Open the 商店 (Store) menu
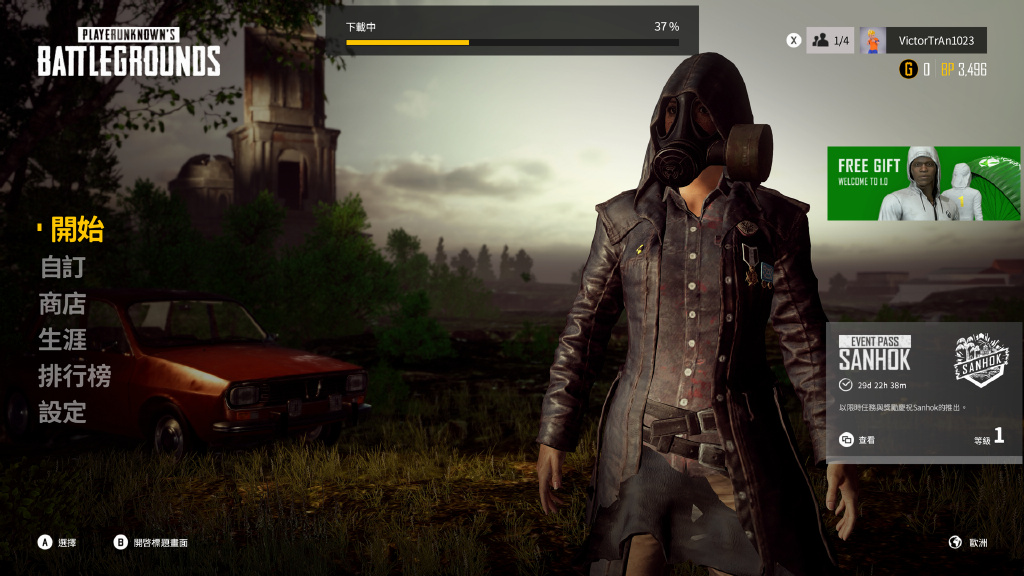 (x=63, y=303)
